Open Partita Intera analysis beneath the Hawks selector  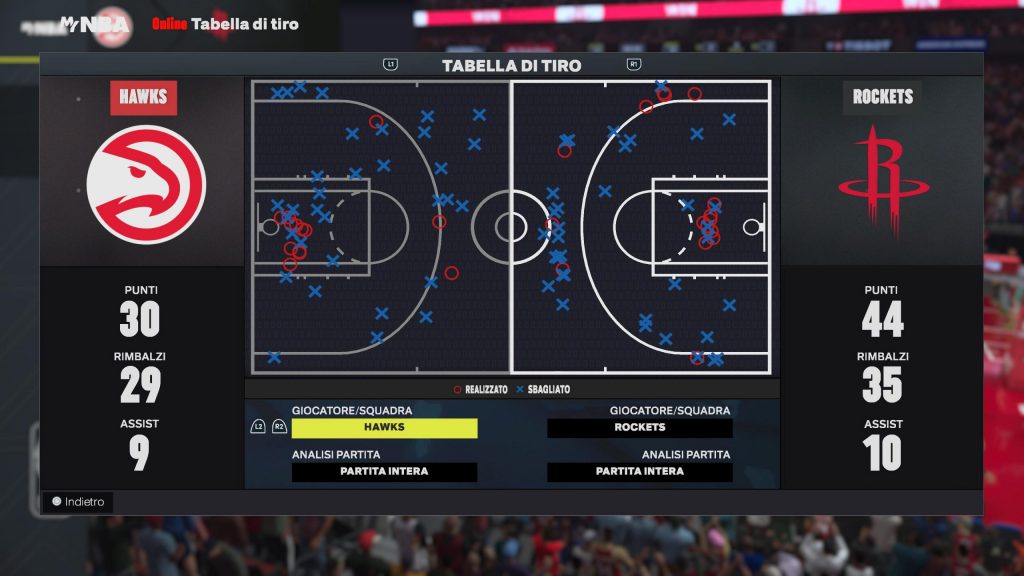point(384,472)
